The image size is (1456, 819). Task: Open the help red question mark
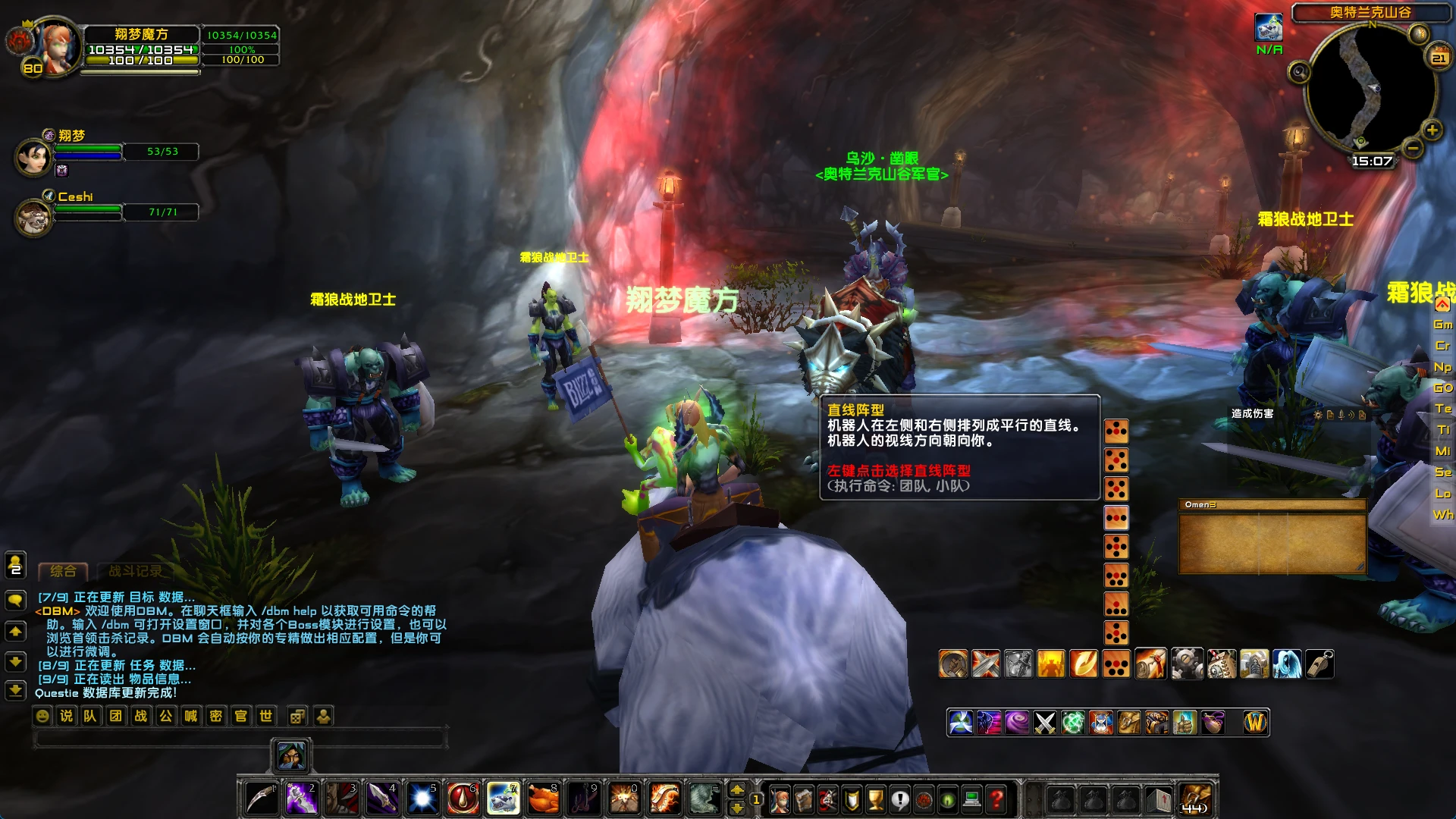tap(996, 799)
